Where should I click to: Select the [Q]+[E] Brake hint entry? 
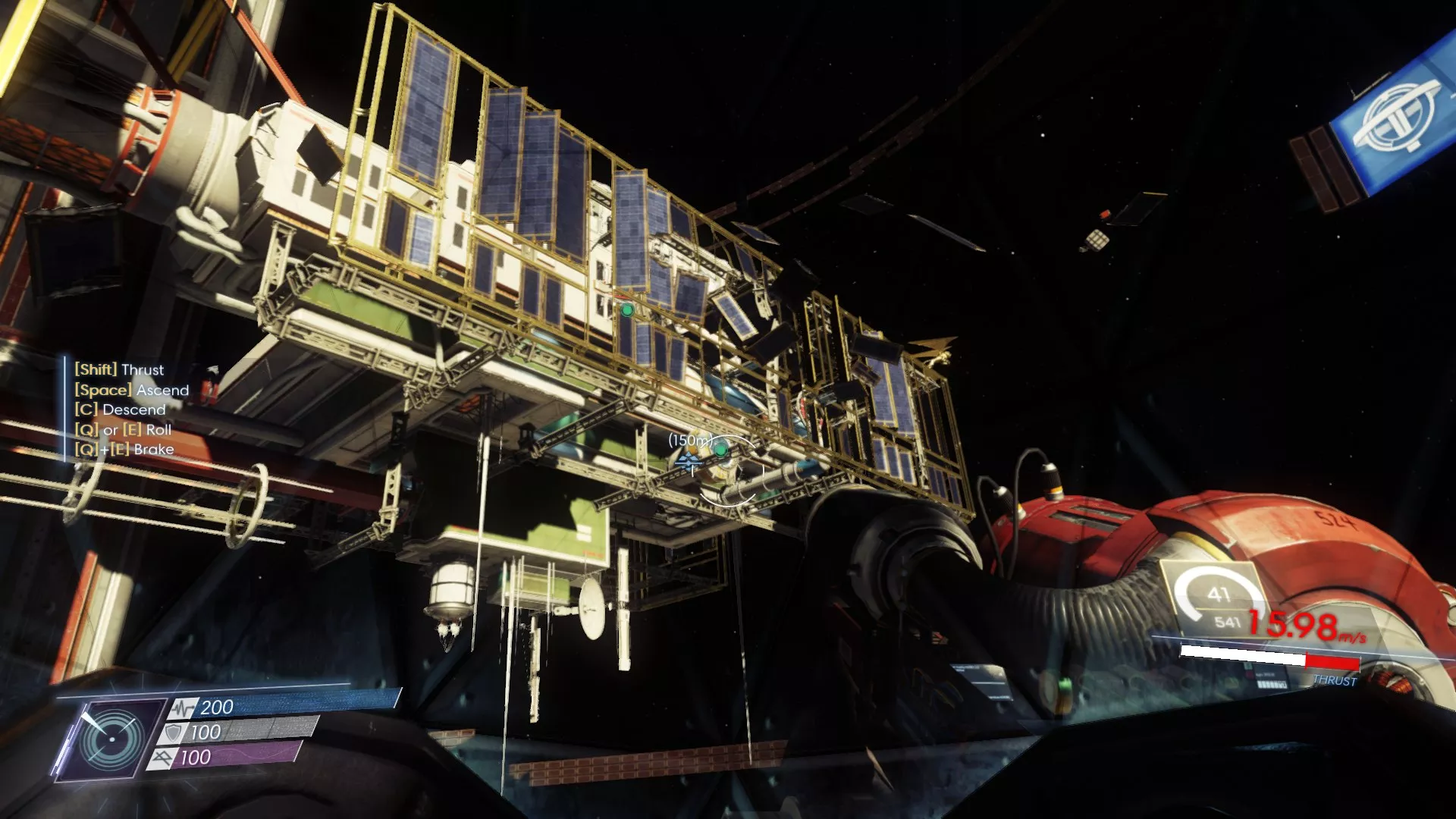pos(124,448)
